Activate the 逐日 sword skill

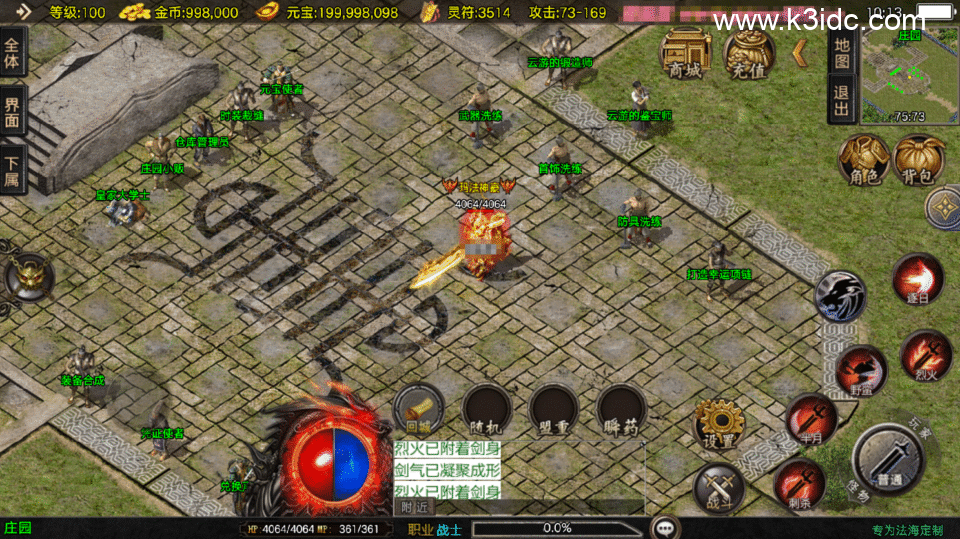pyautogui.click(x=917, y=278)
